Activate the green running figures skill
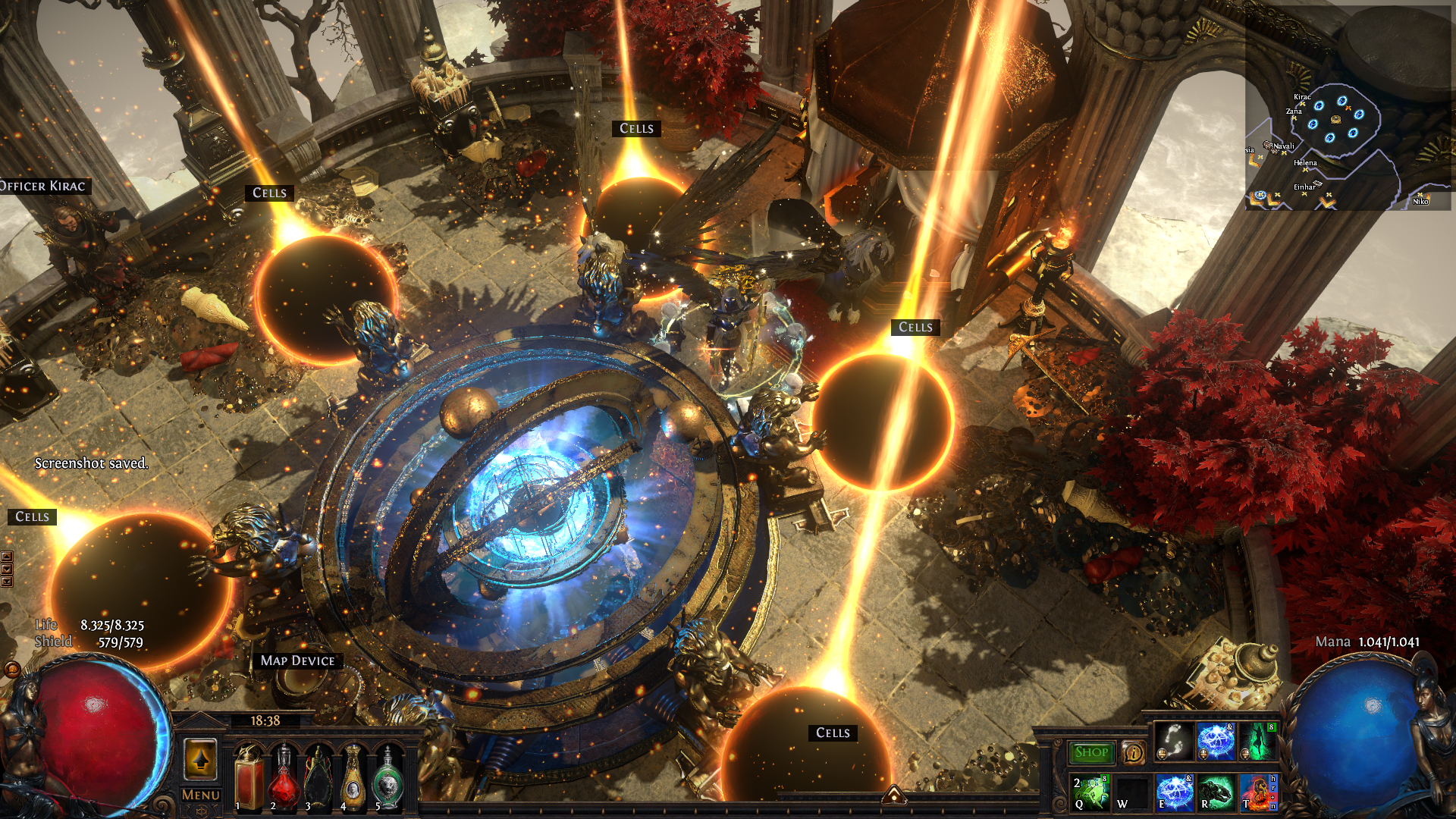Screen dimensions: 1456x819 point(1090,792)
